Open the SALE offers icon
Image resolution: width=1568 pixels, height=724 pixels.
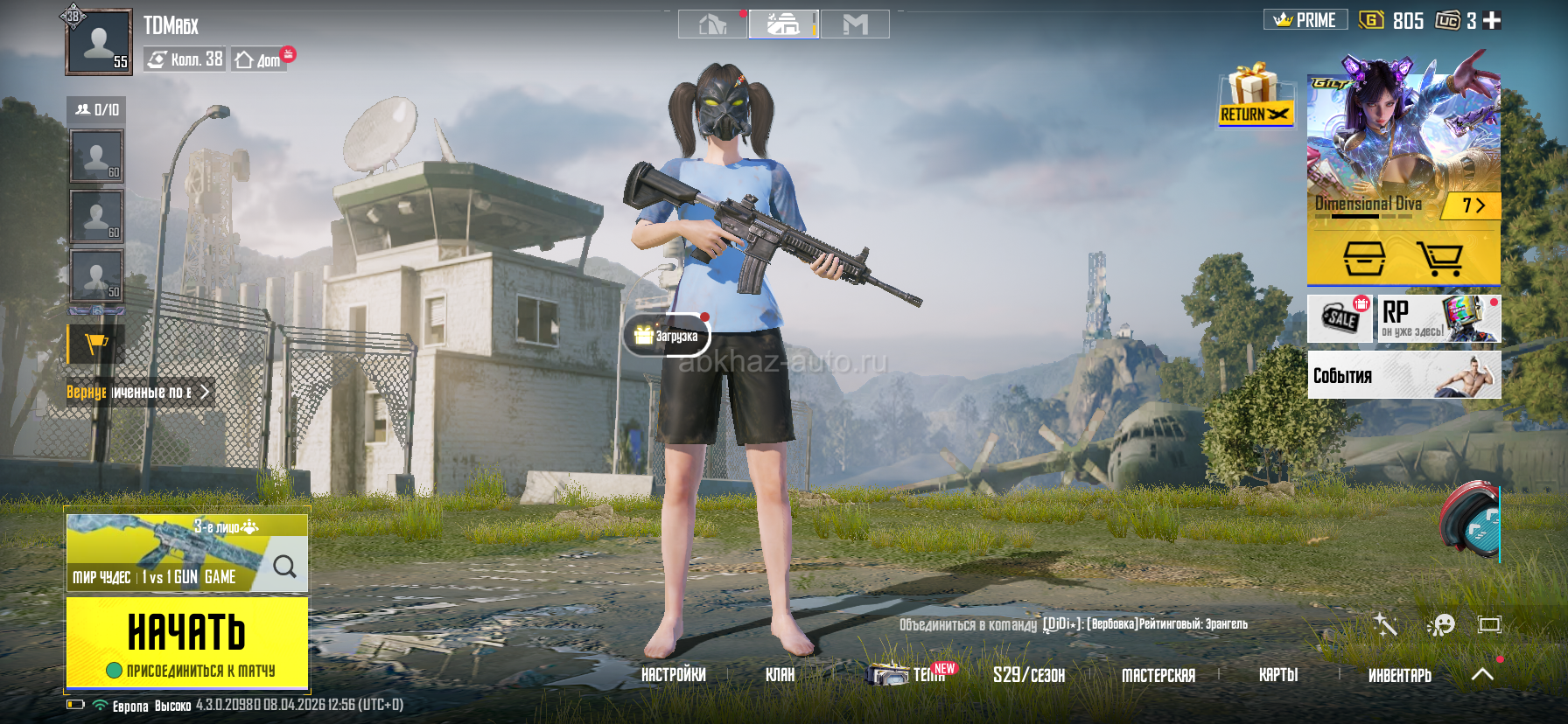pyautogui.click(x=1340, y=318)
